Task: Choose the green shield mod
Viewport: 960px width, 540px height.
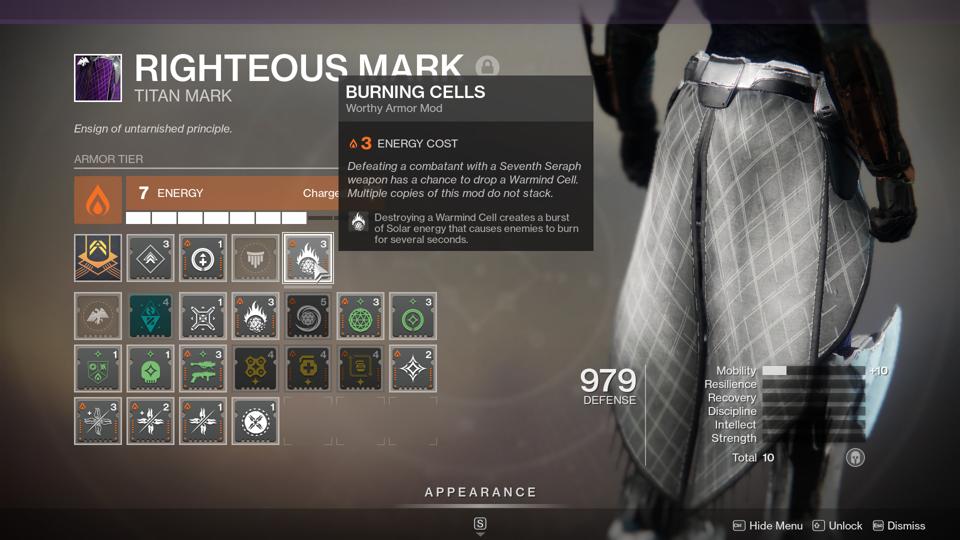Action: point(98,369)
